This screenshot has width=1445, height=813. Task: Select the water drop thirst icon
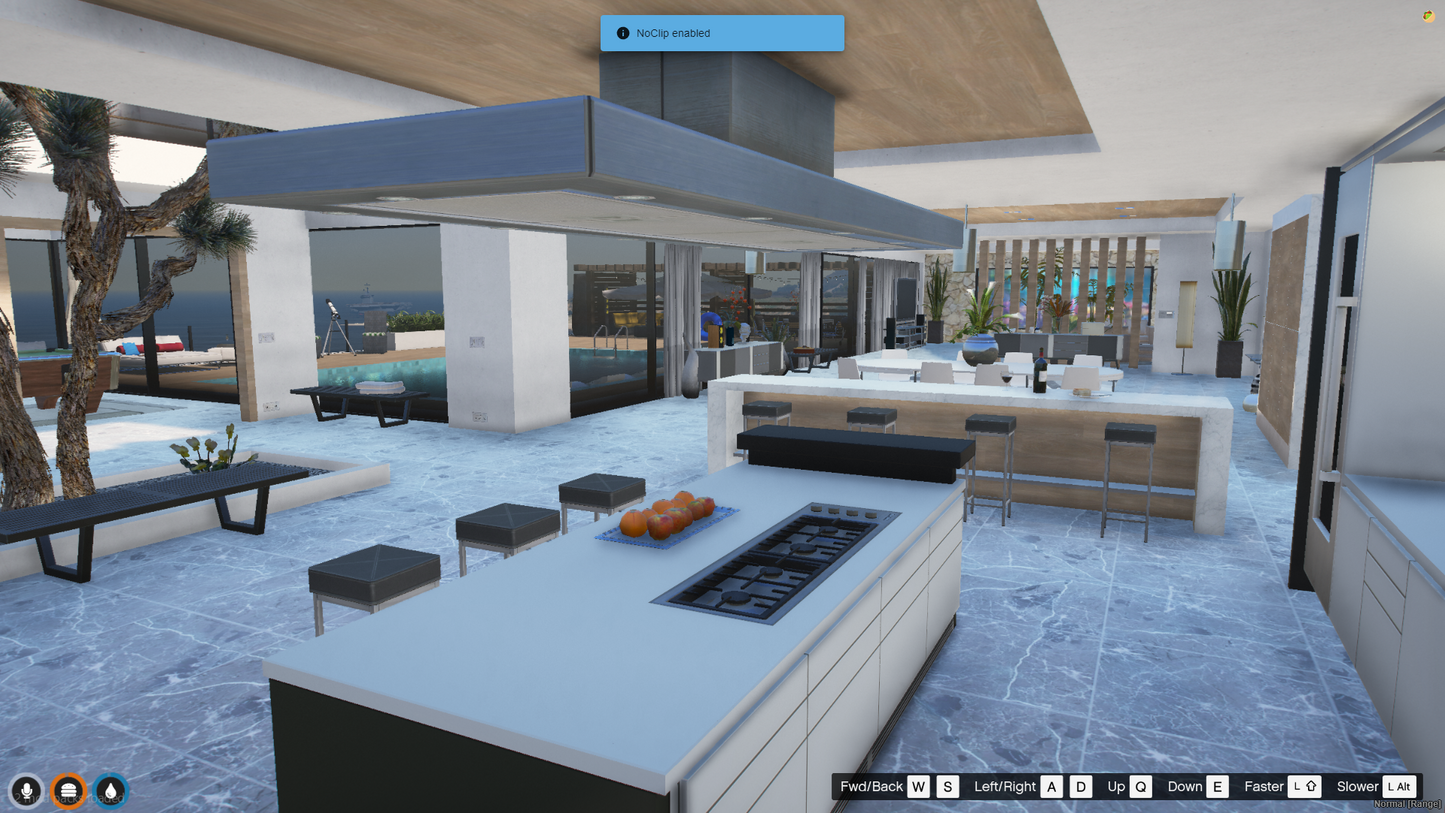click(x=111, y=790)
